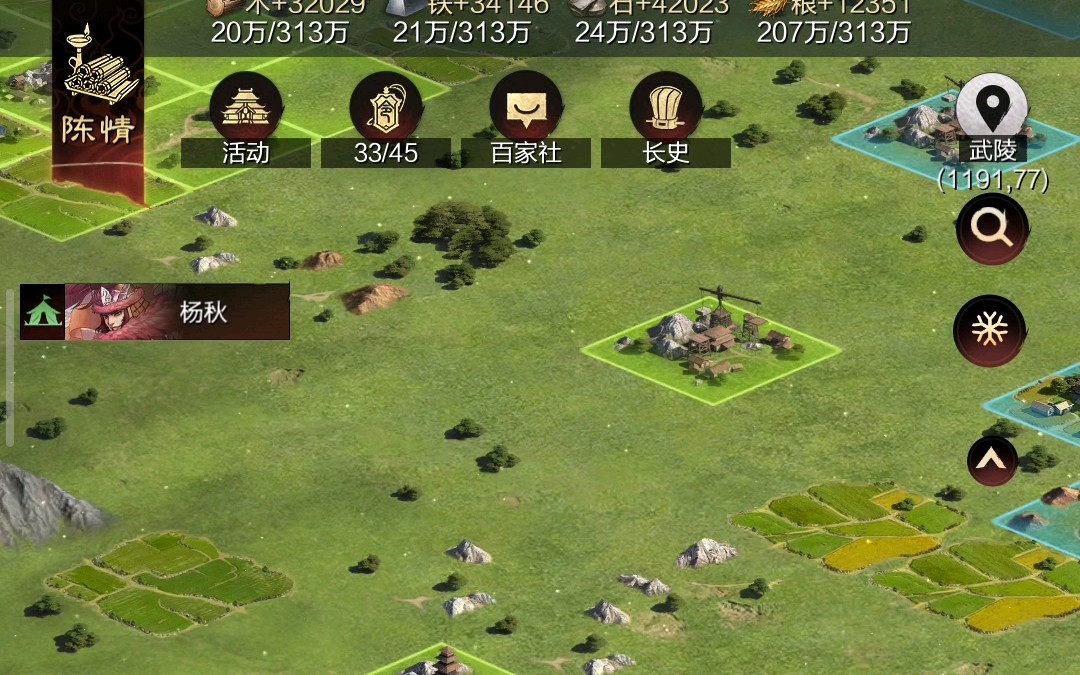Select general 杨秋 troop entry
The image size is (1080, 675).
pos(155,312)
